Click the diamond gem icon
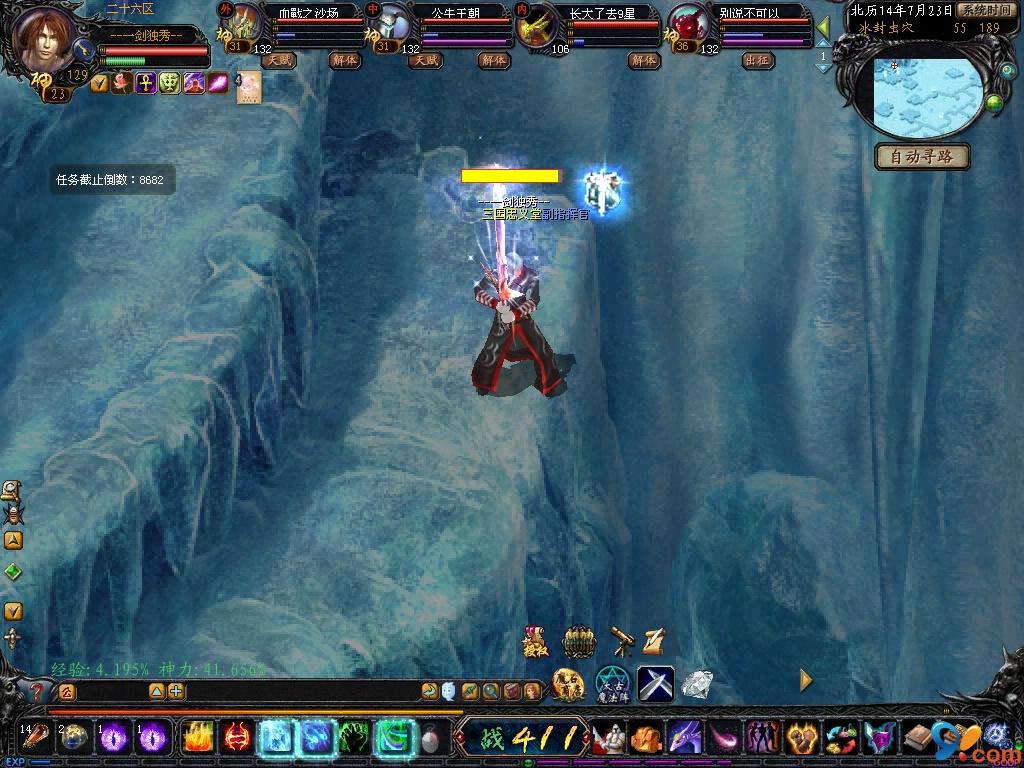 click(x=697, y=684)
